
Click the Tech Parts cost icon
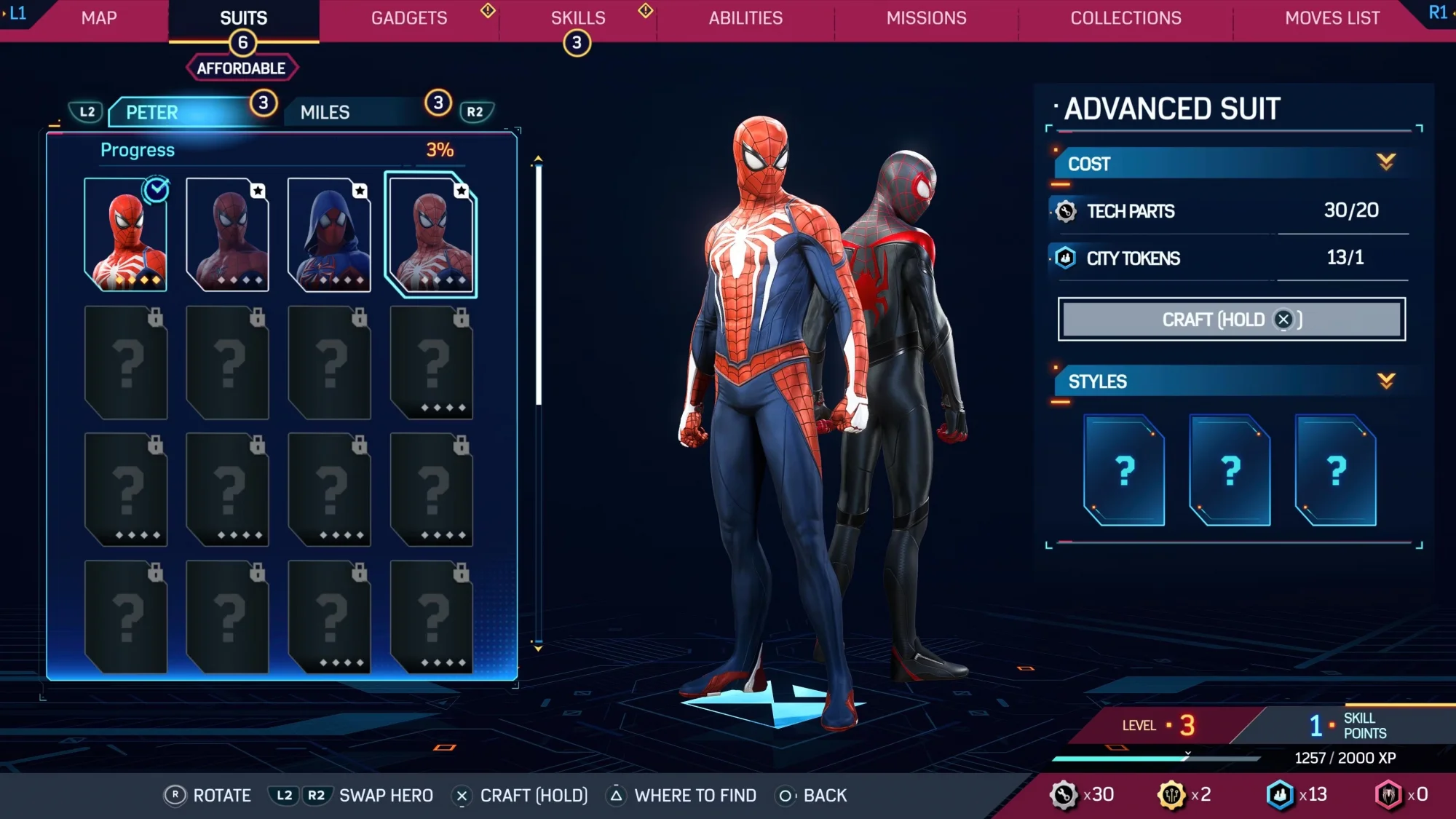[1065, 210]
